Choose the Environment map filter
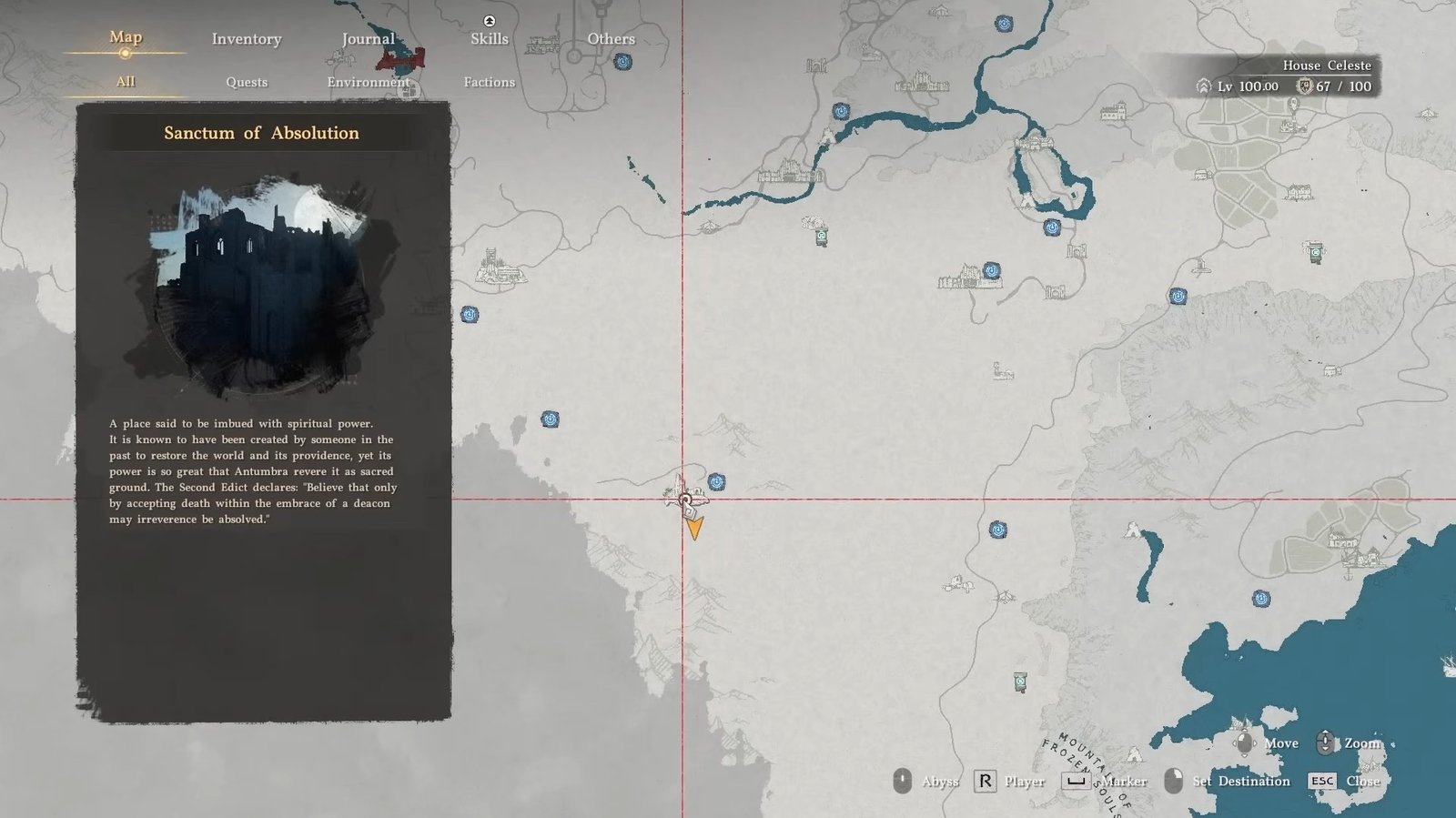Viewport: 1456px width, 818px height. 368,82
